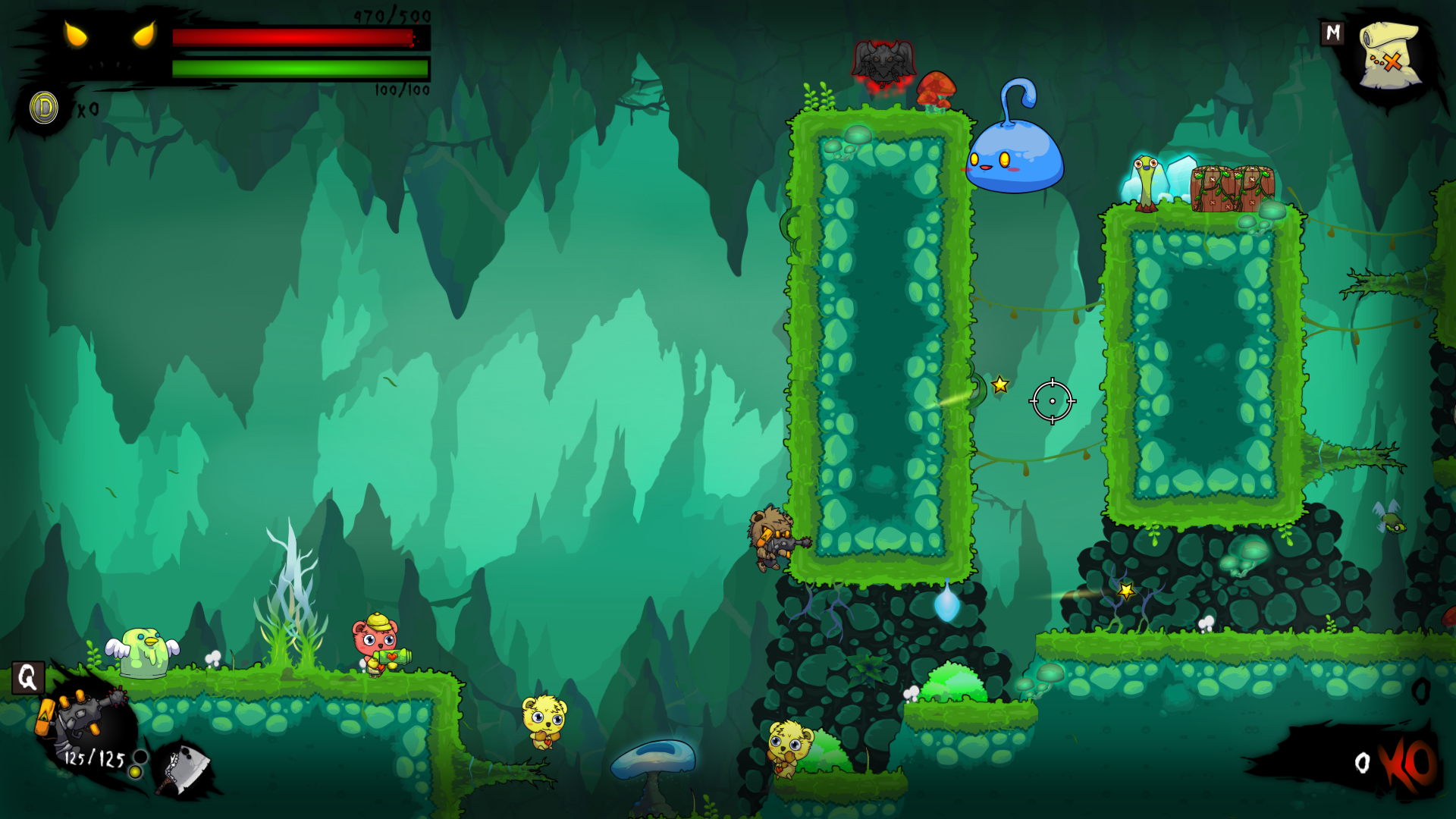This screenshot has height=819, width=1456.
Task: Click the golden D coin icon
Action: coord(42,107)
